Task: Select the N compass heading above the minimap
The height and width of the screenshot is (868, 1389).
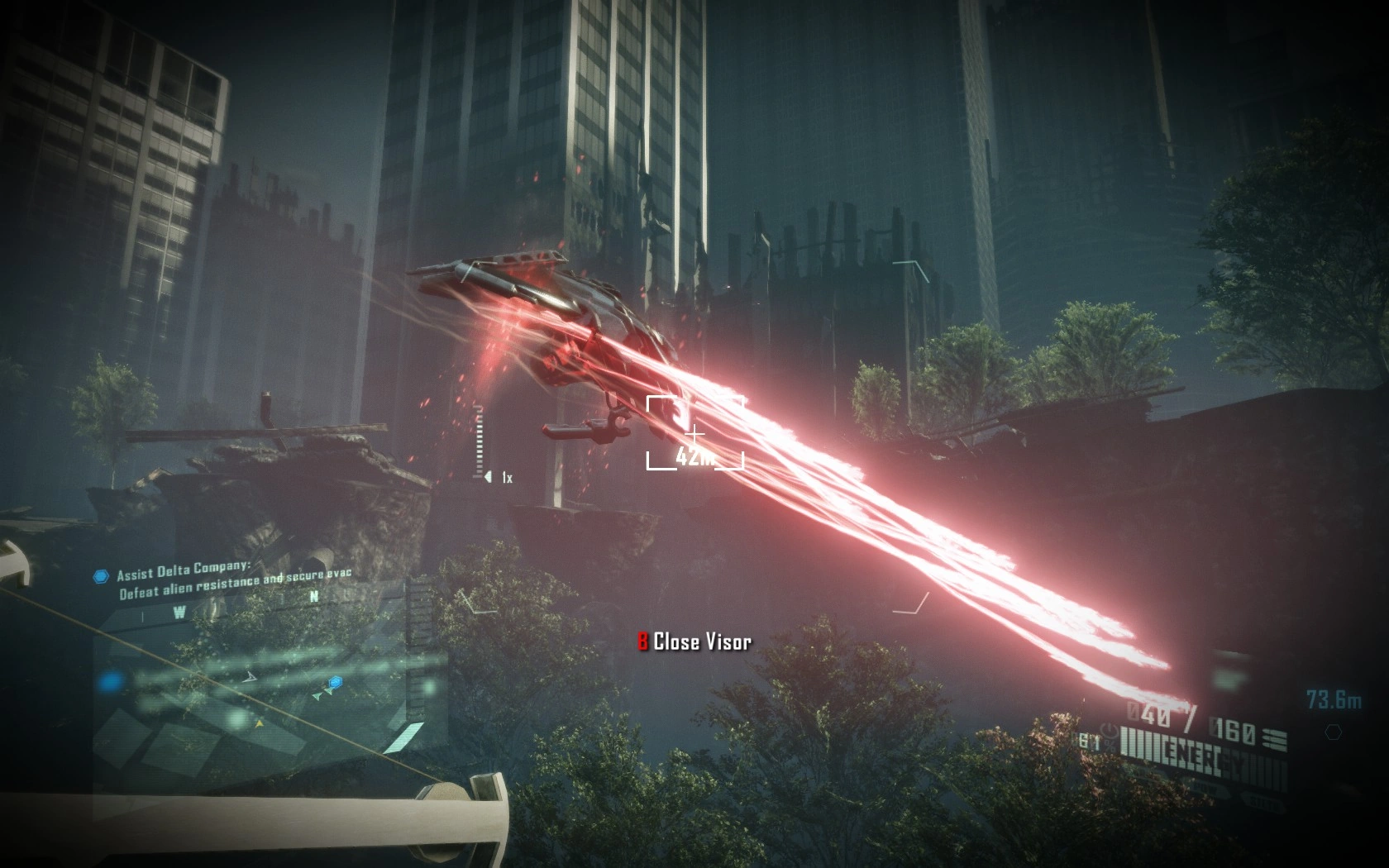Action: [x=313, y=596]
